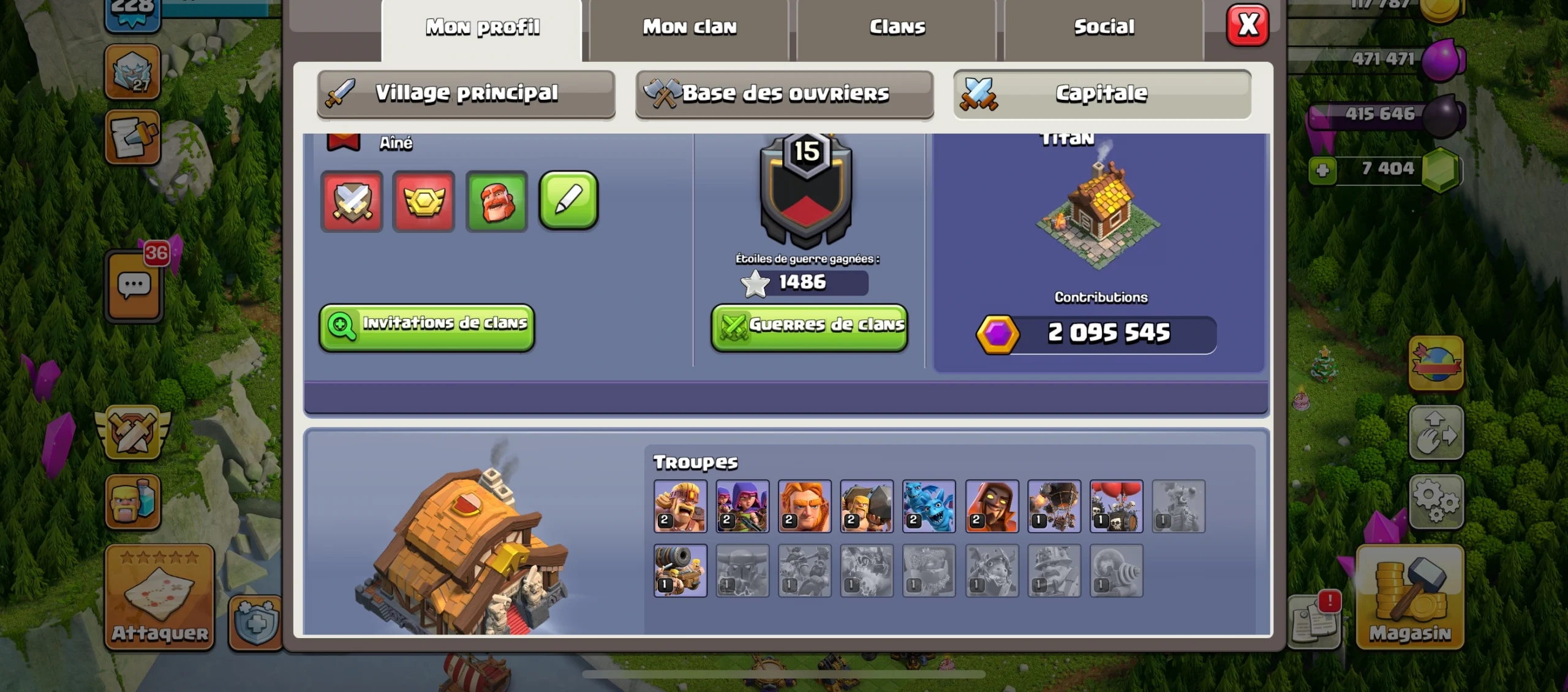View the war preference shield icon

pyautogui.click(x=352, y=201)
